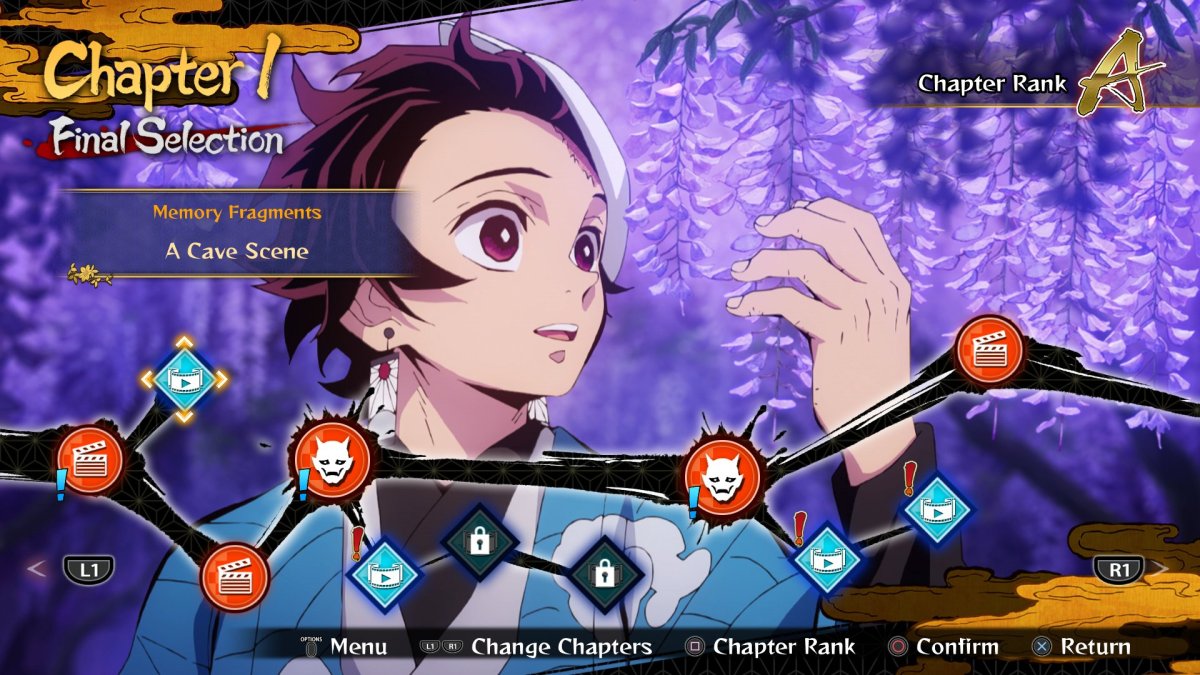Choose the first demon mask battle node
The image size is (1200, 675).
coord(331,462)
